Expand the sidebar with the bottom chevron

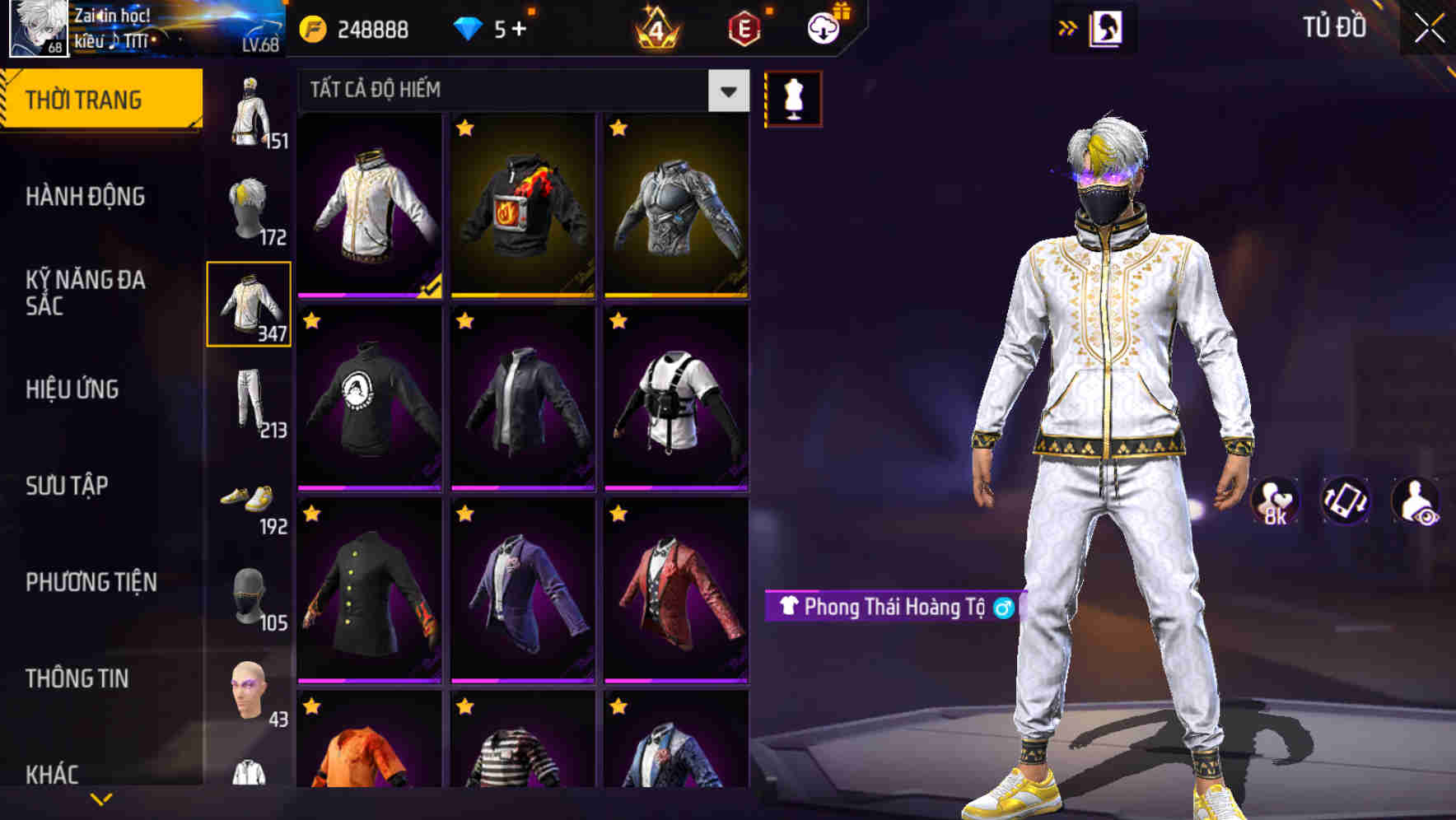click(x=101, y=799)
